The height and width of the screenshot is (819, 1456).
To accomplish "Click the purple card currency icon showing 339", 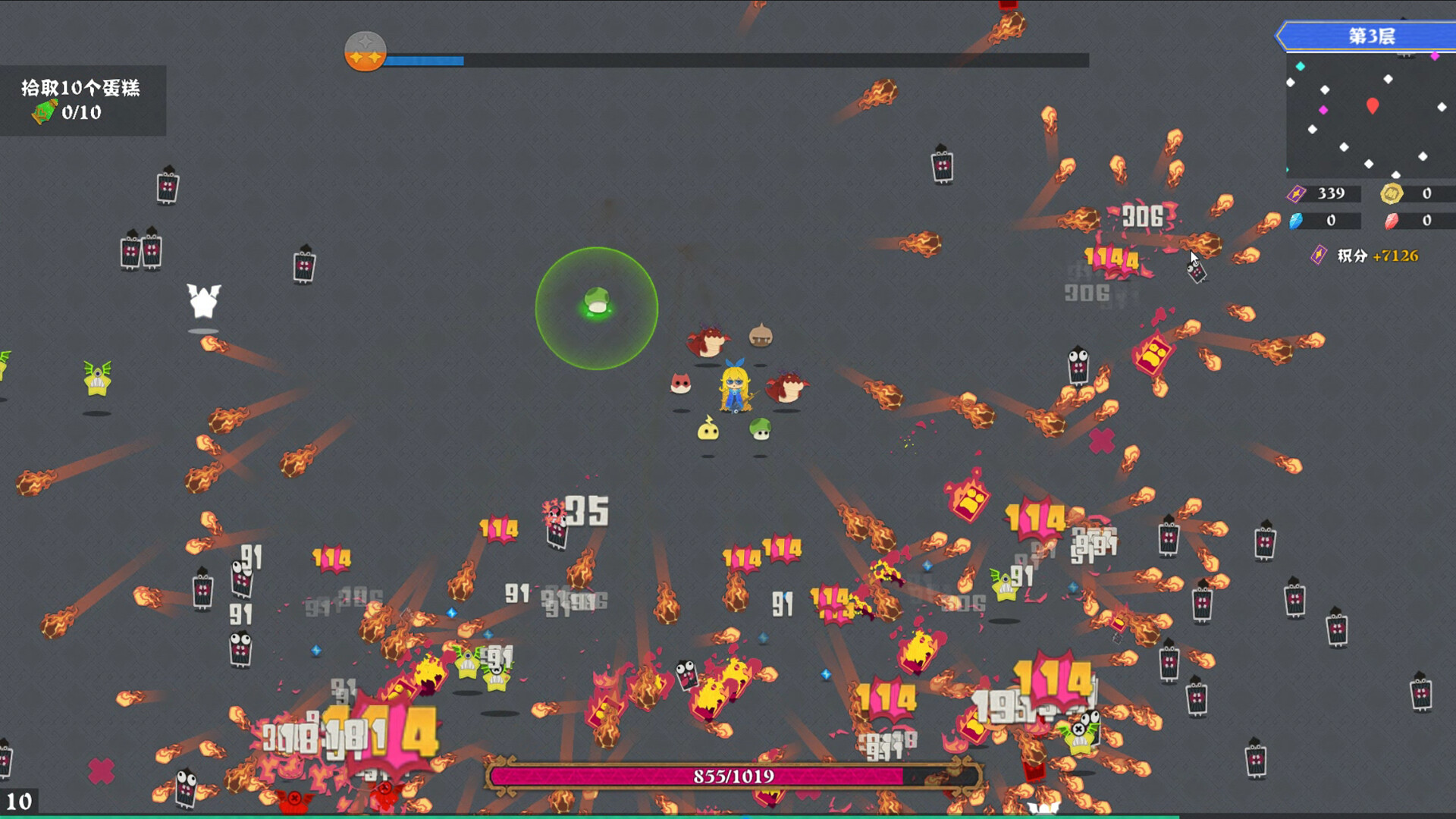I will (1296, 193).
